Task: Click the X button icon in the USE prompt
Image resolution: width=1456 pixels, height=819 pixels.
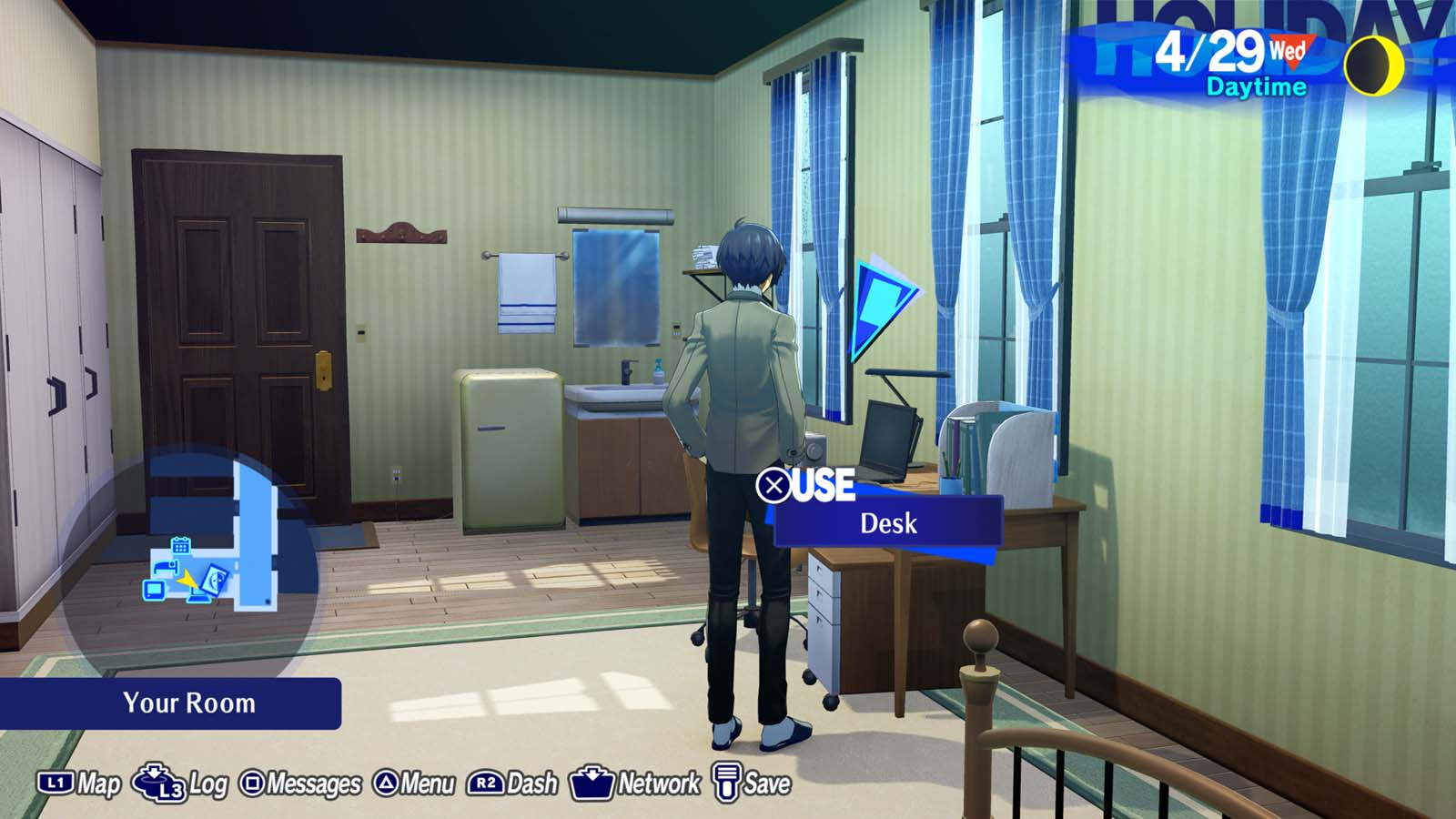Action: click(776, 486)
